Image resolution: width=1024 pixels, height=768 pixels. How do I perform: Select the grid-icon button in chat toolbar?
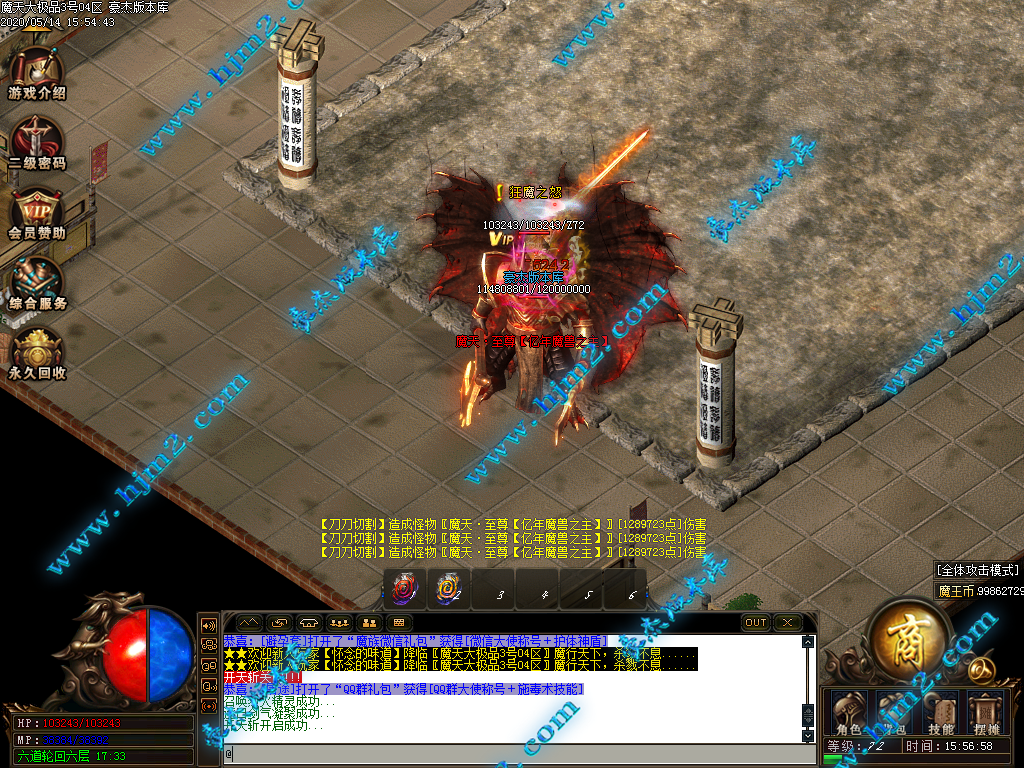tap(399, 622)
